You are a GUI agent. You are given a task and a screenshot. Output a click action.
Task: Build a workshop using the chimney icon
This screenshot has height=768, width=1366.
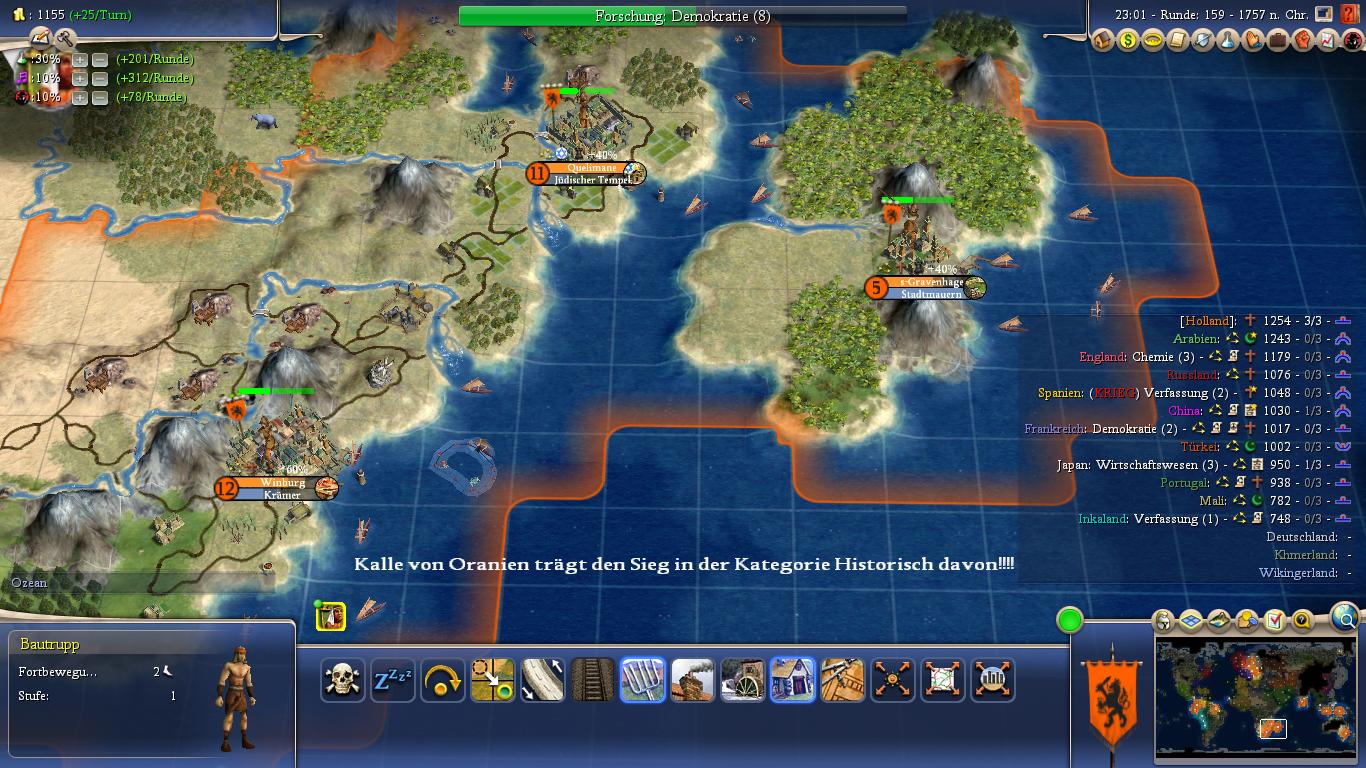click(x=693, y=681)
